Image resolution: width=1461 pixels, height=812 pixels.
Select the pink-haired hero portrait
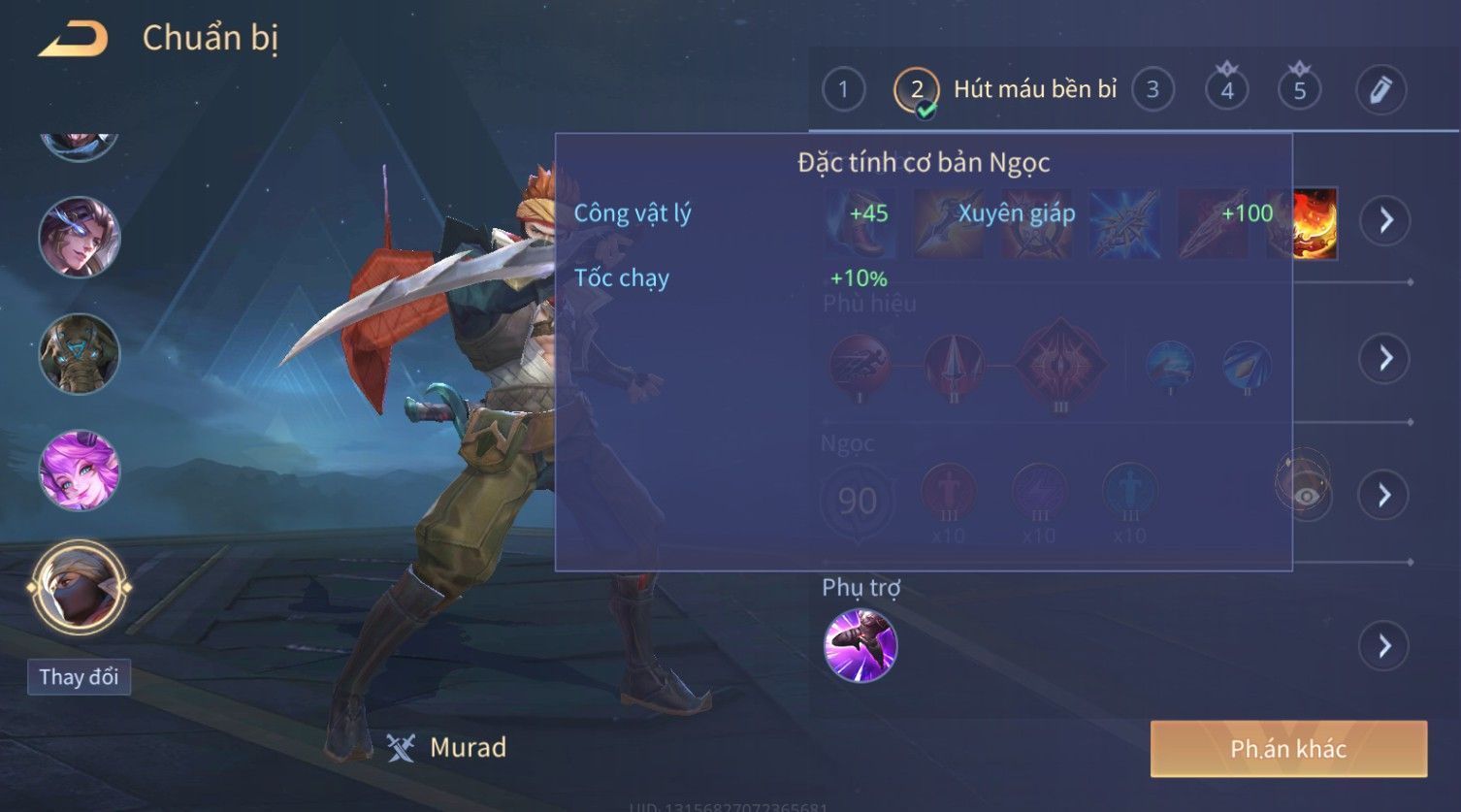click(80, 471)
